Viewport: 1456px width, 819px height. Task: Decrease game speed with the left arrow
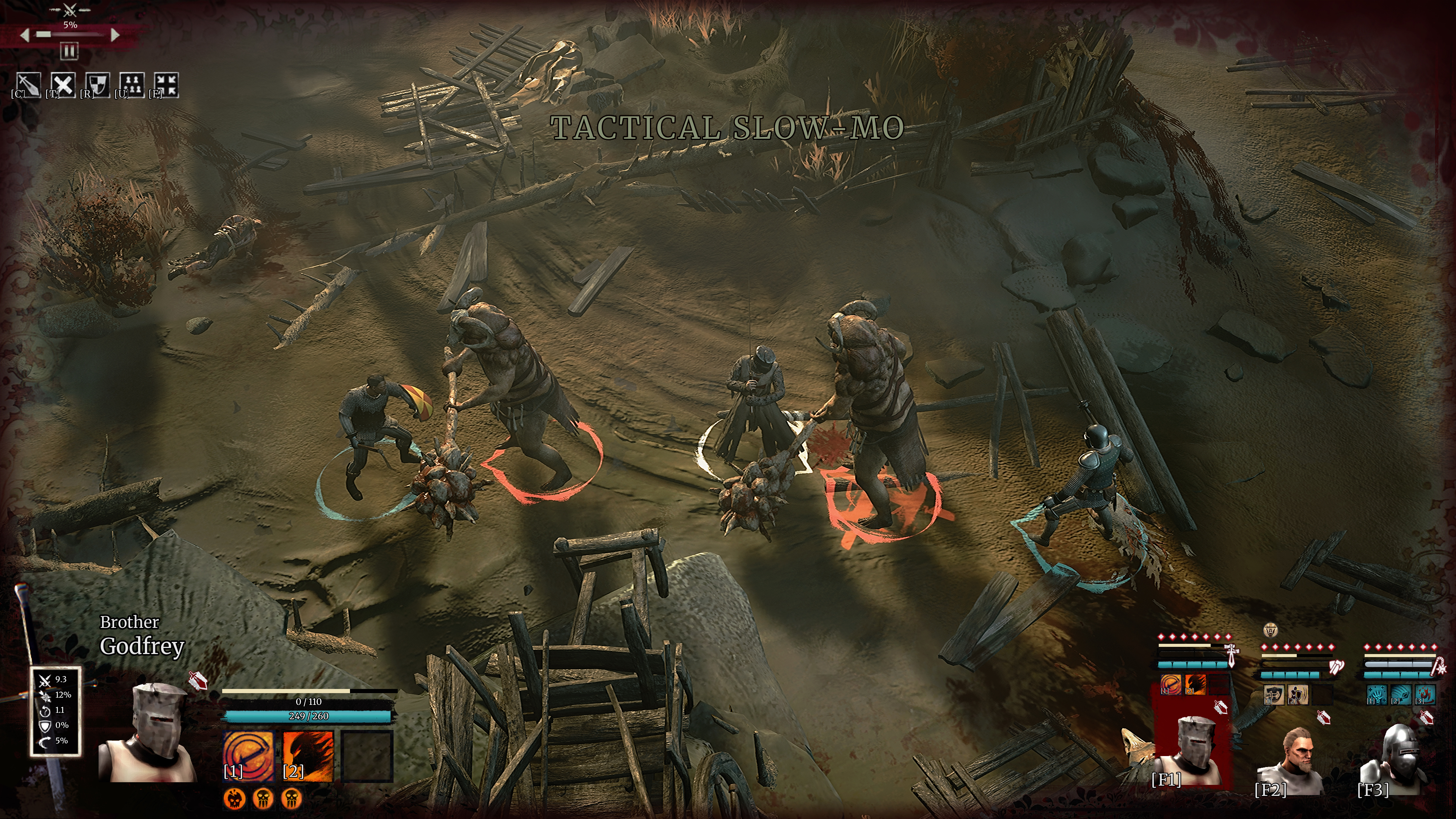pos(24,35)
